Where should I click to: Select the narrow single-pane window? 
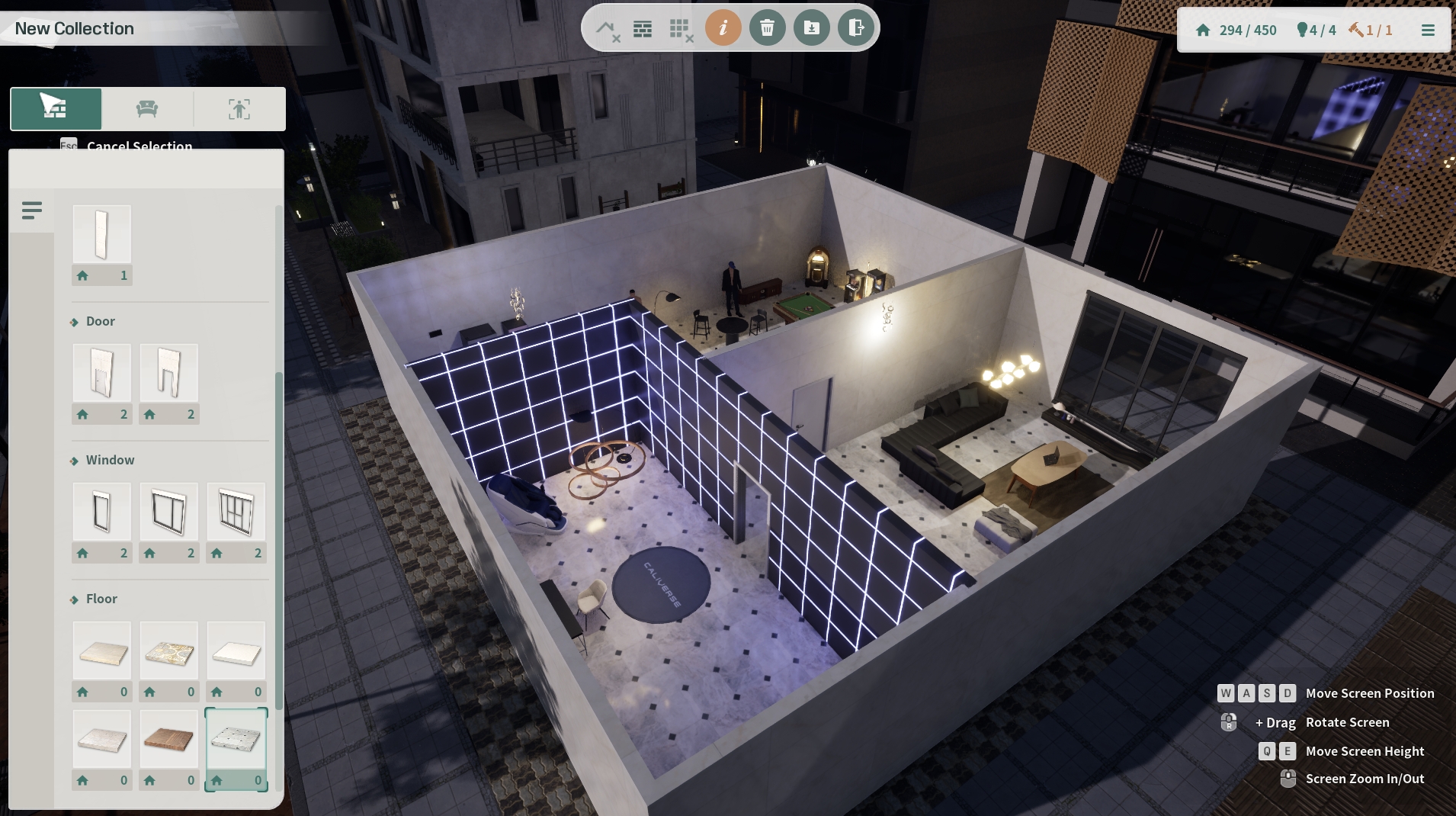[x=102, y=512]
